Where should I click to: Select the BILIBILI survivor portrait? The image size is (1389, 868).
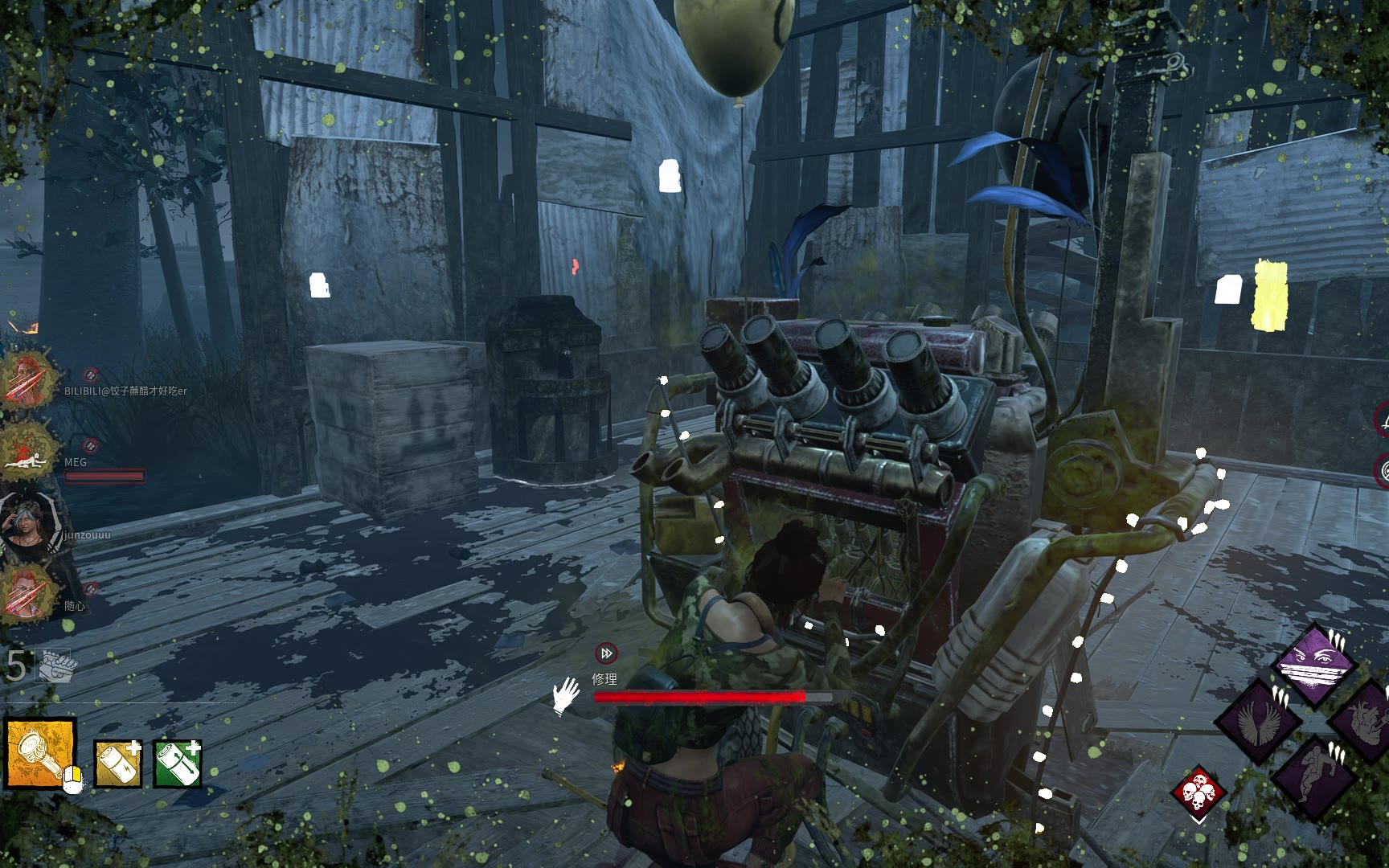(30, 378)
